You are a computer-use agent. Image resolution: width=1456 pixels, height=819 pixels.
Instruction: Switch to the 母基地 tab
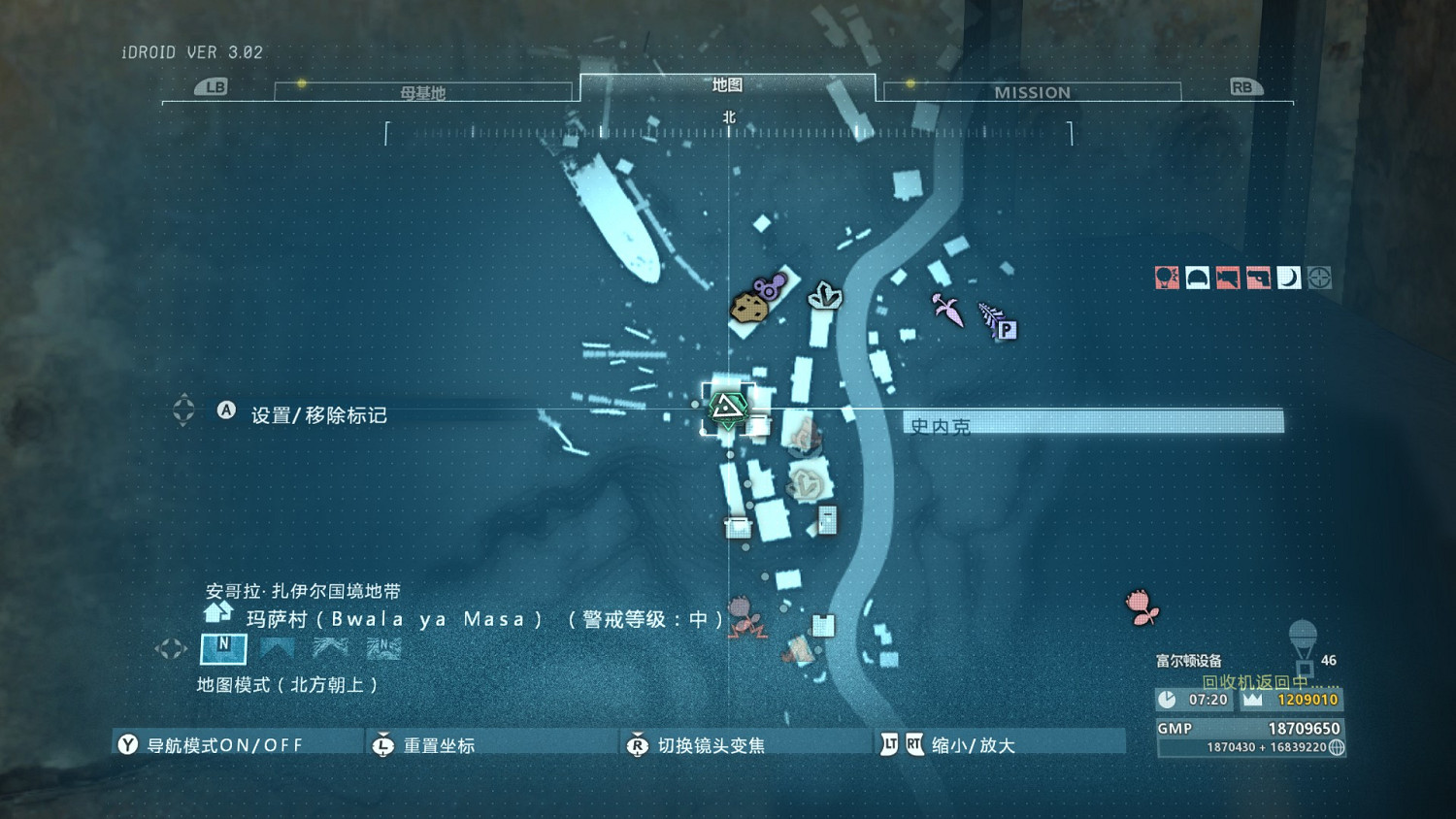tap(424, 92)
